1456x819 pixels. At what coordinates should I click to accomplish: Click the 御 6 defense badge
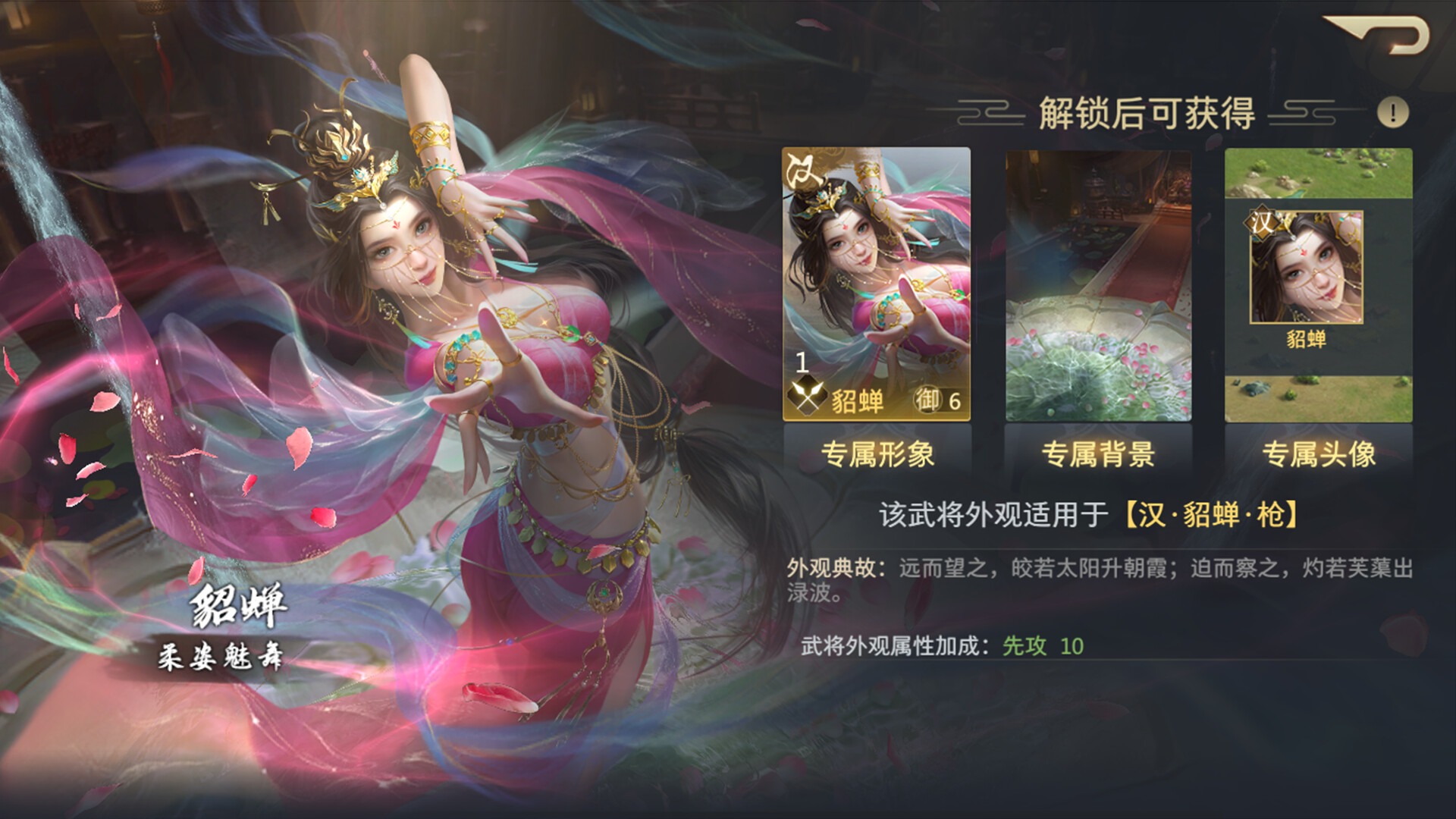(936, 400)
